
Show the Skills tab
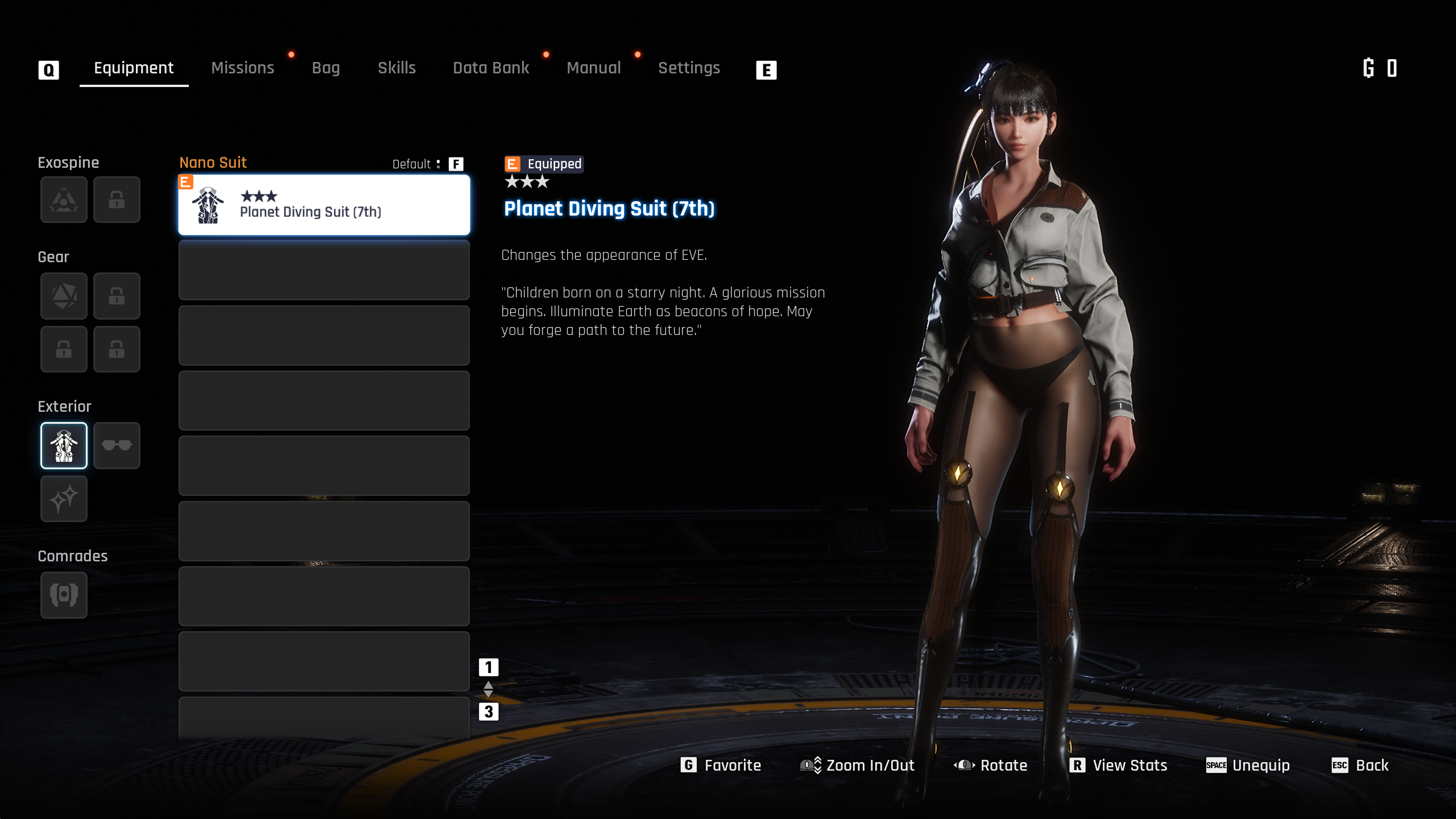(396, 68)
